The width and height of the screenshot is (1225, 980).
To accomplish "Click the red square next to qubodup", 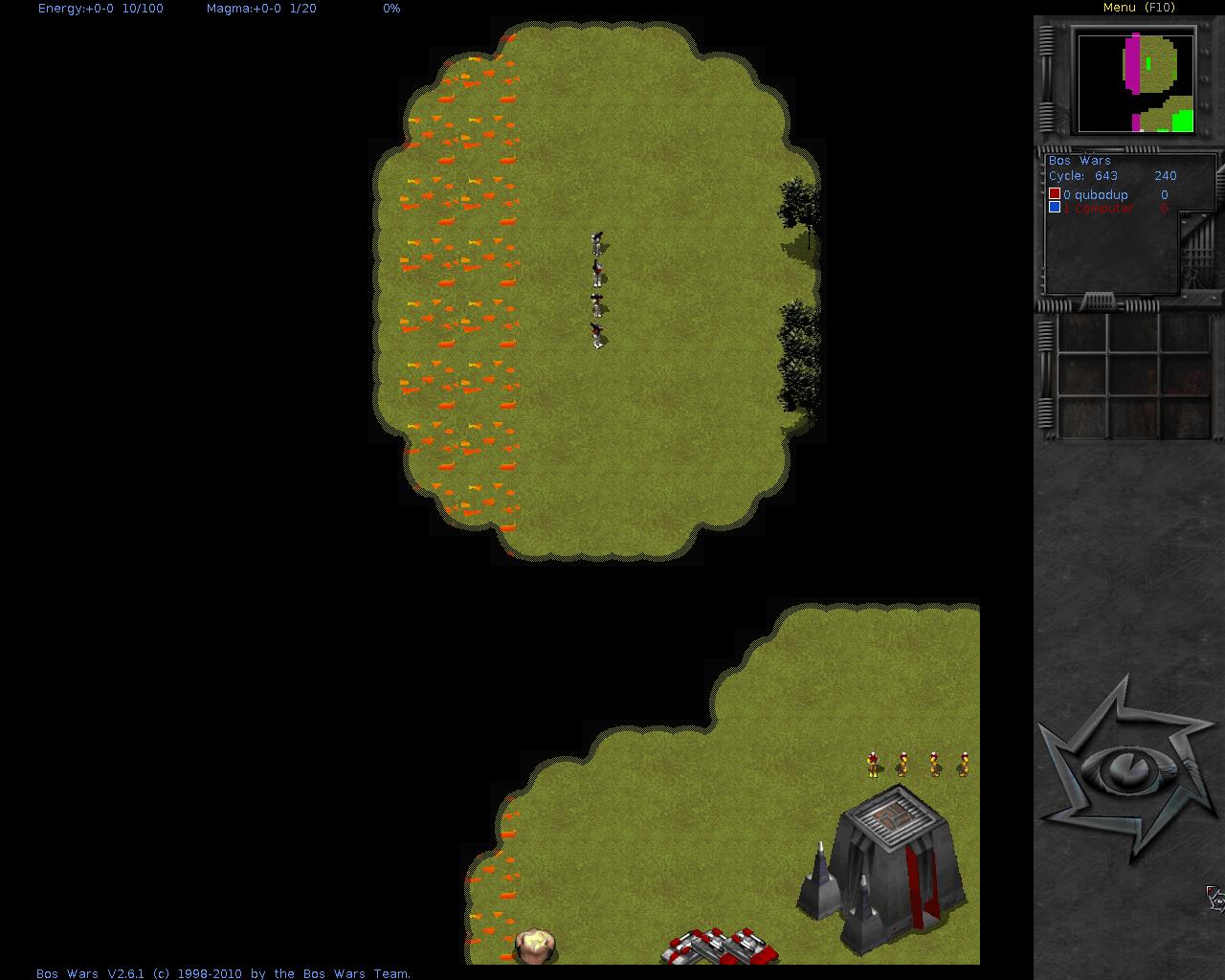I will (x=1055, y=193).
